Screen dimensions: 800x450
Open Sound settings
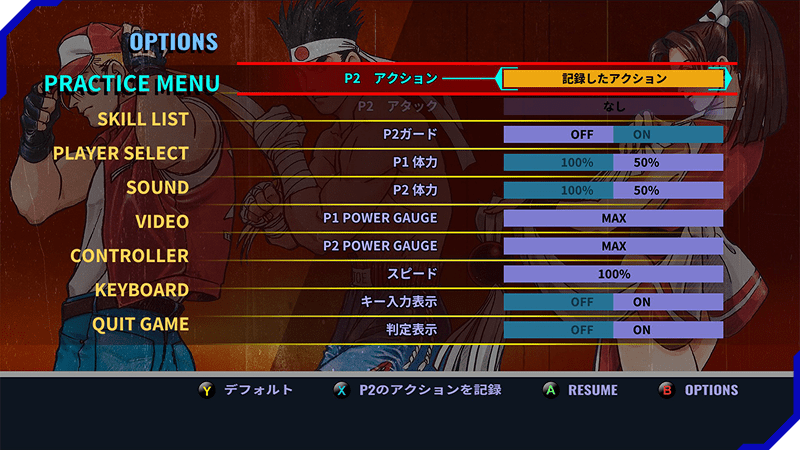(157, 188)
